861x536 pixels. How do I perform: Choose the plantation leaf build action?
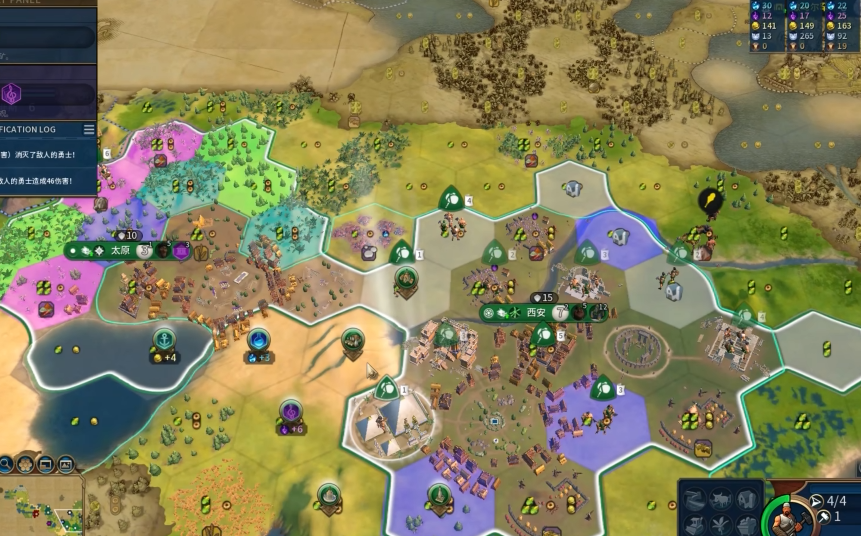coord(719,524)
